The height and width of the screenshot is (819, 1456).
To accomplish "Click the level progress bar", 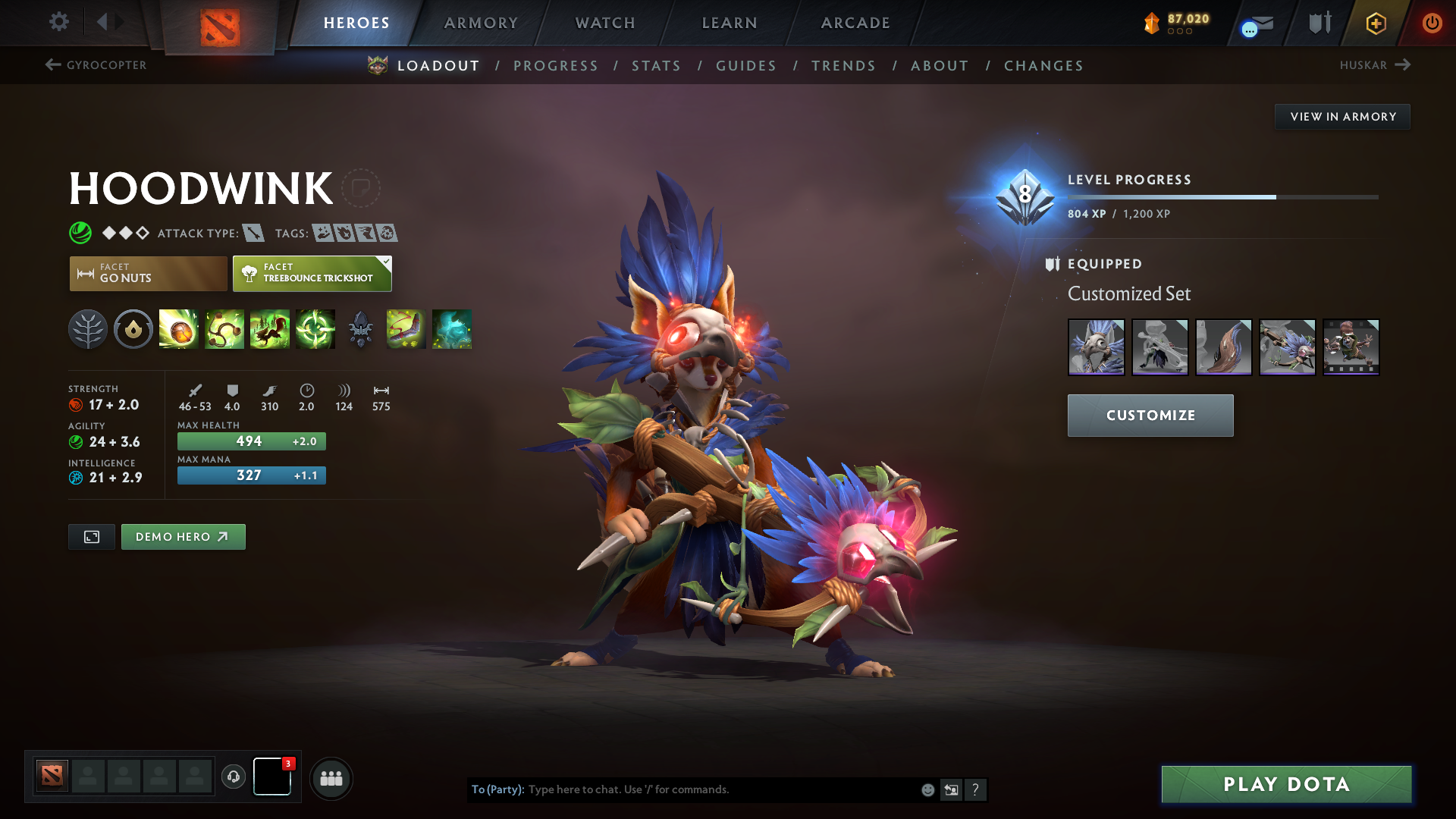I will point(1221,196).
